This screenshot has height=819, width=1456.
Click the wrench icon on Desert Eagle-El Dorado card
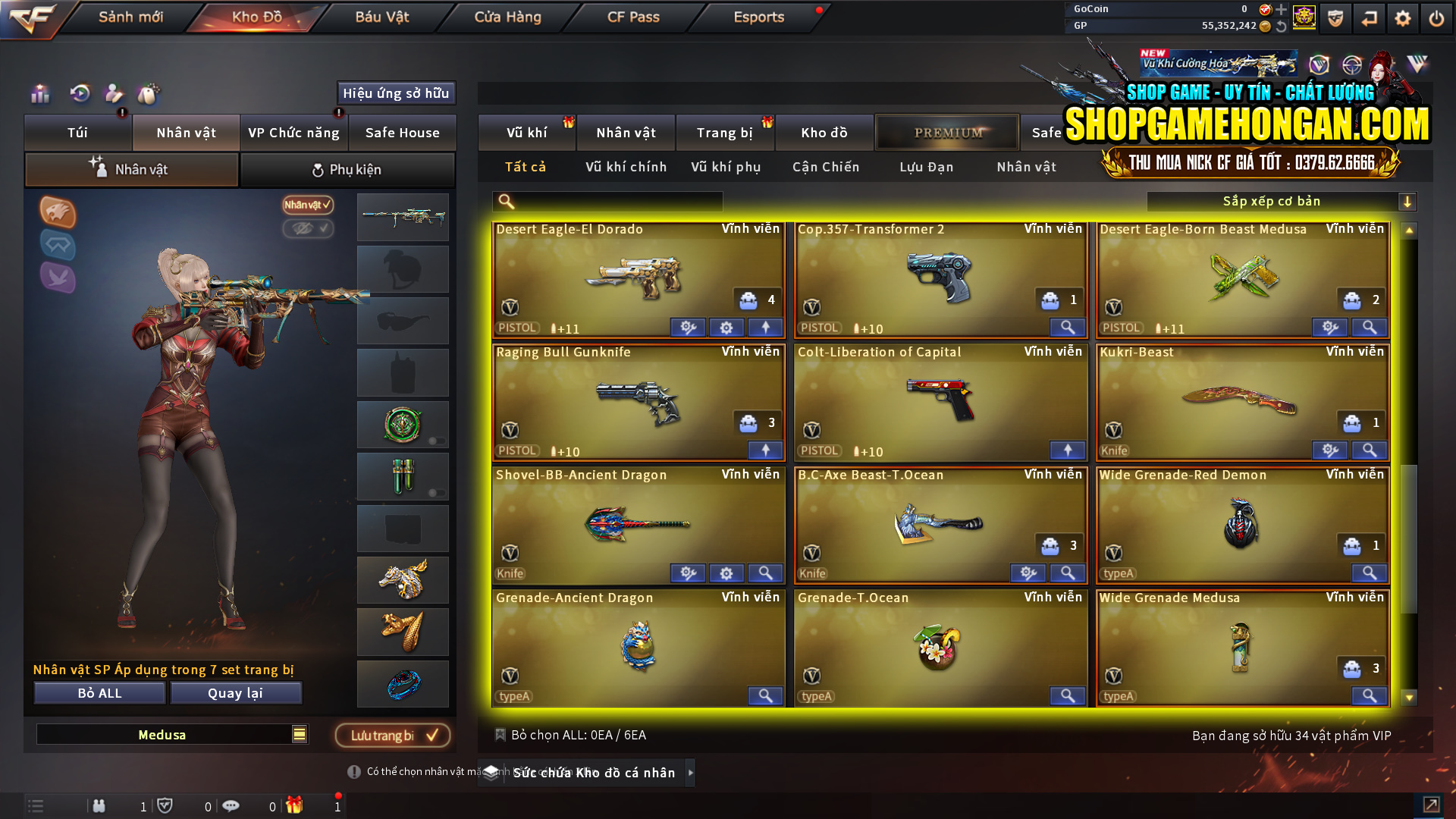point(688,328)
